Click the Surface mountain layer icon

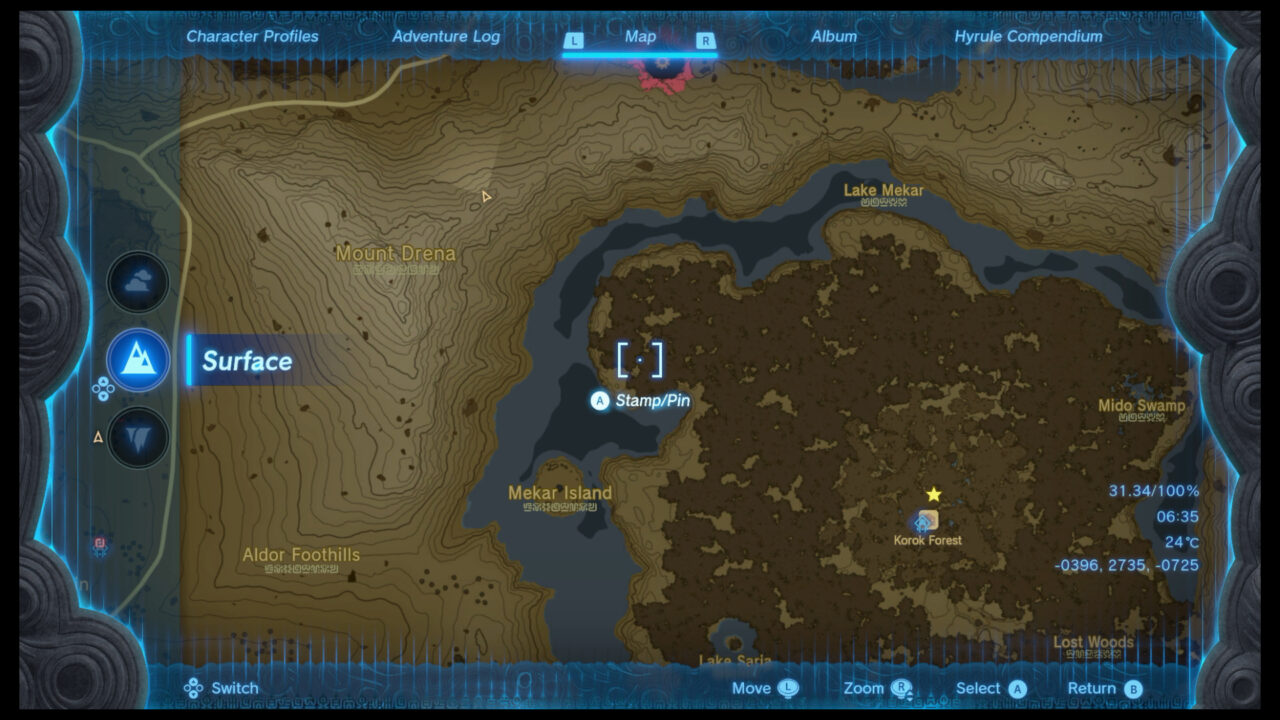137,360
